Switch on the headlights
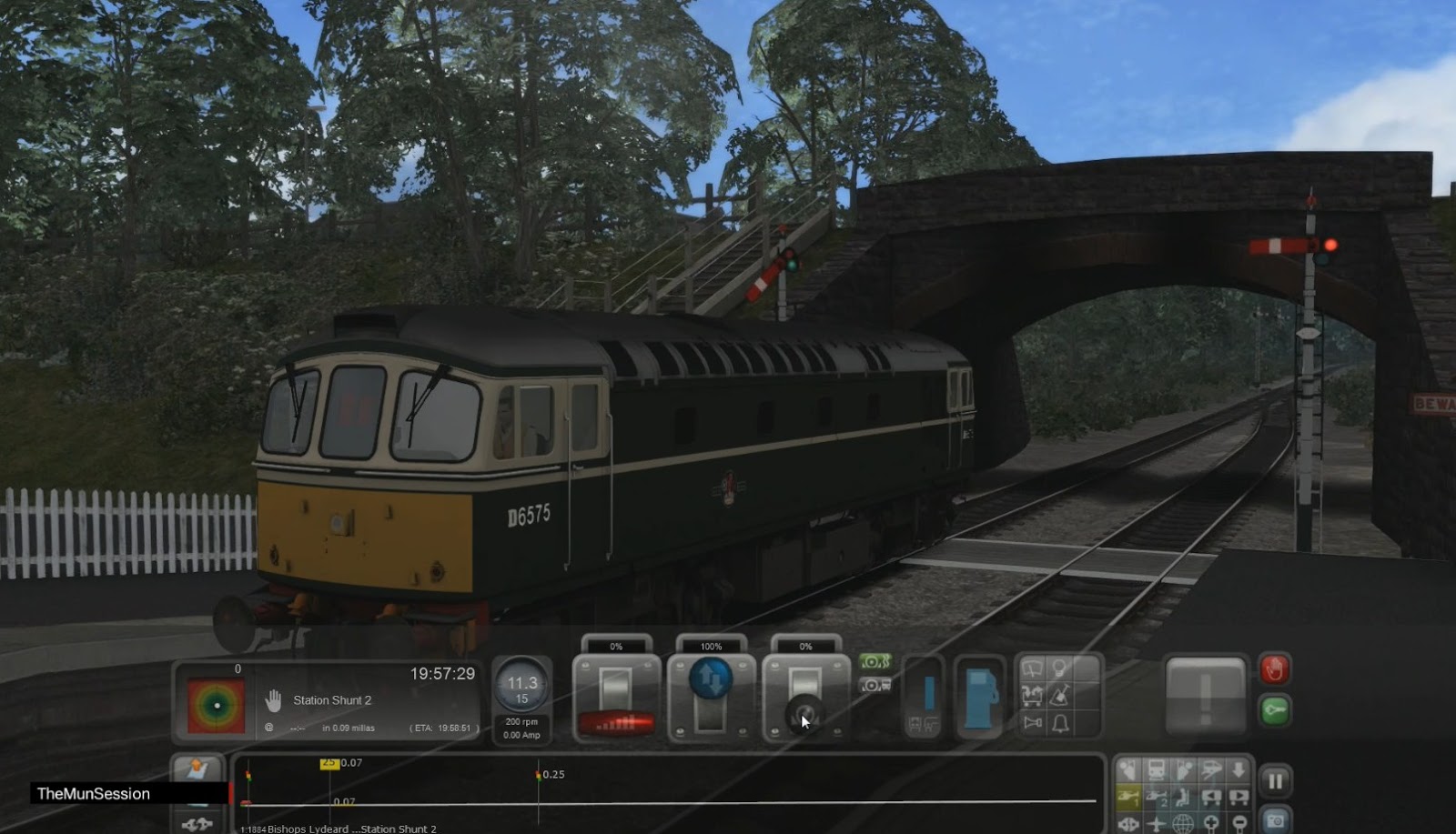Image resolution: width=1456 pixels, height=834 pixels. (1058, 667)
